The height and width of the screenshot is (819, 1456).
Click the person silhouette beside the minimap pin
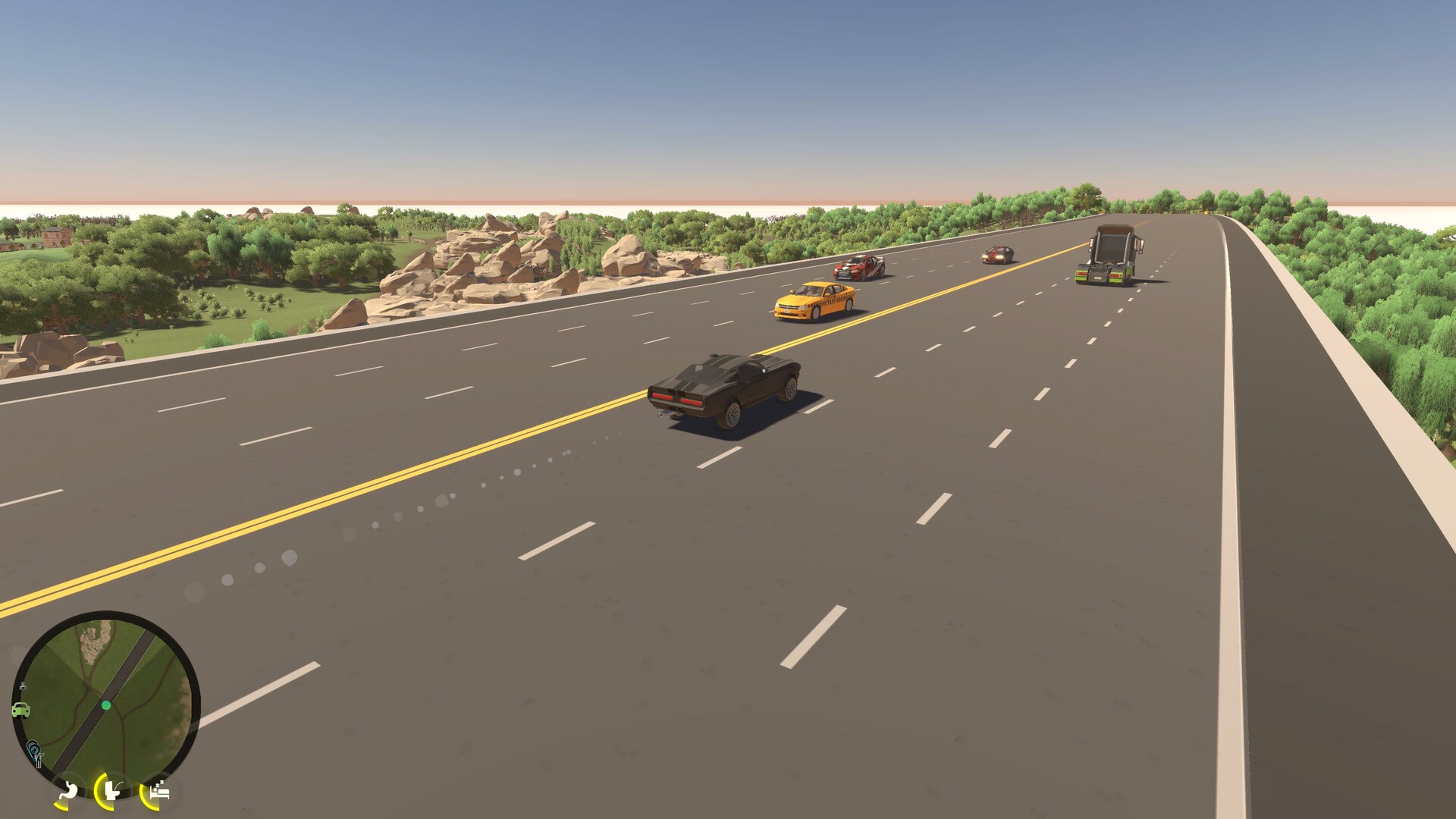tap(39, 760)
